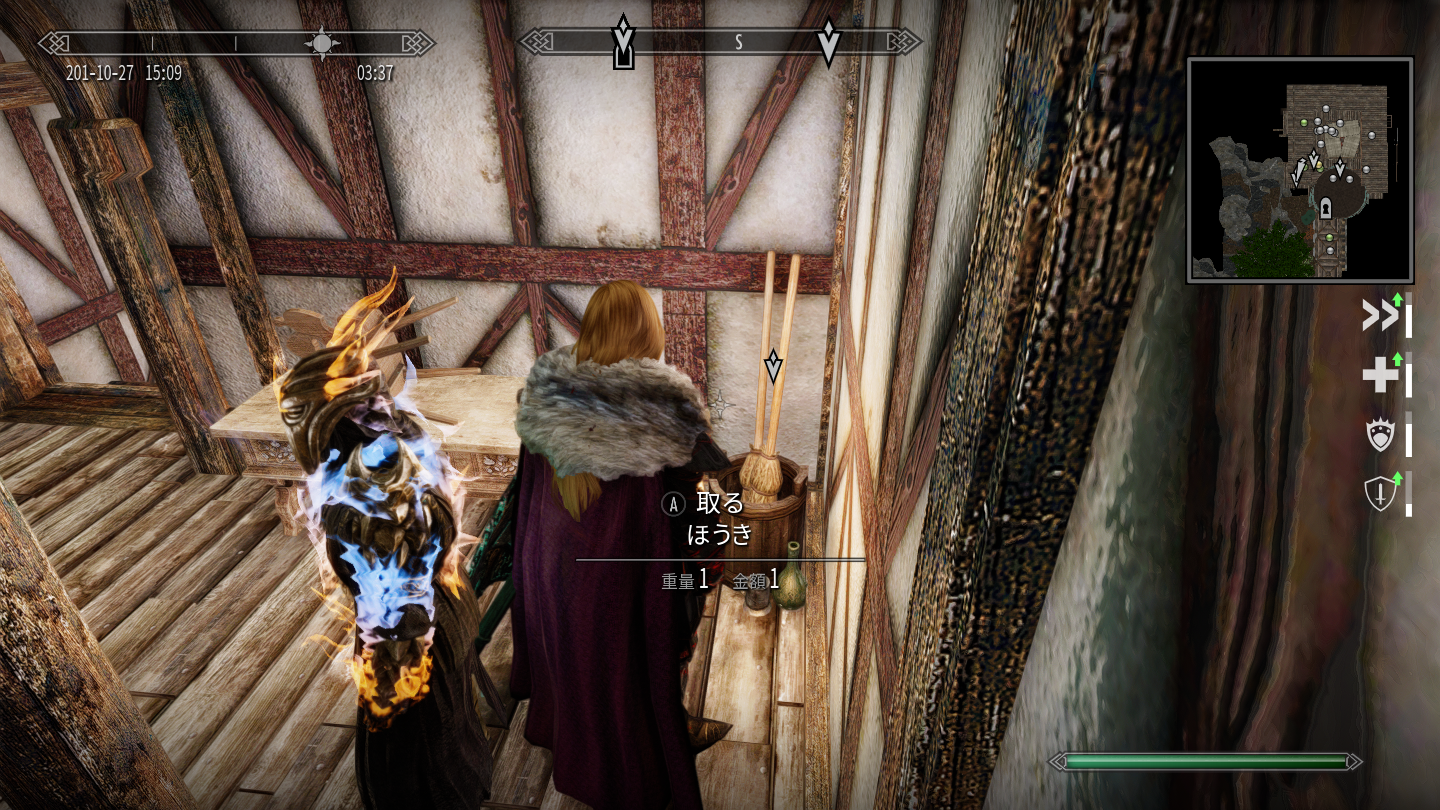Select the double-chevron speed effect icon

coord(1380,317)
